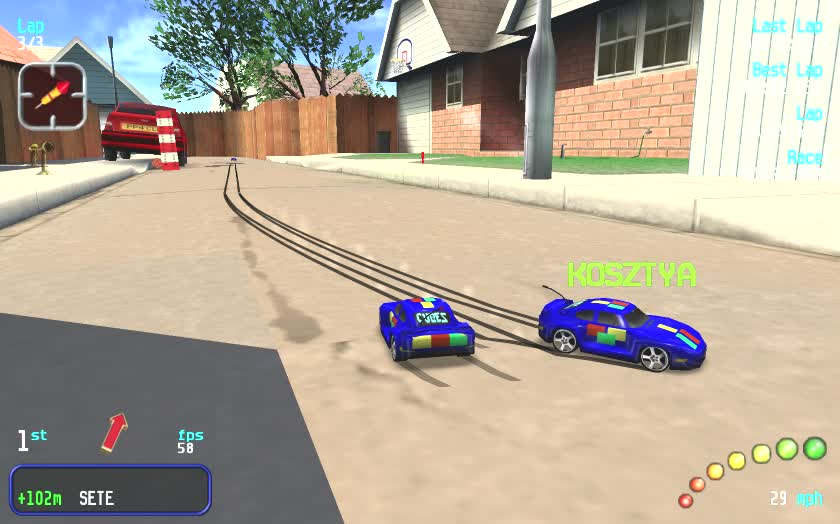Image resolution: width=840 pixels, height=524 pixels.
Task: Select the firework rocket pickup icon
Action: tap(51, 96)
